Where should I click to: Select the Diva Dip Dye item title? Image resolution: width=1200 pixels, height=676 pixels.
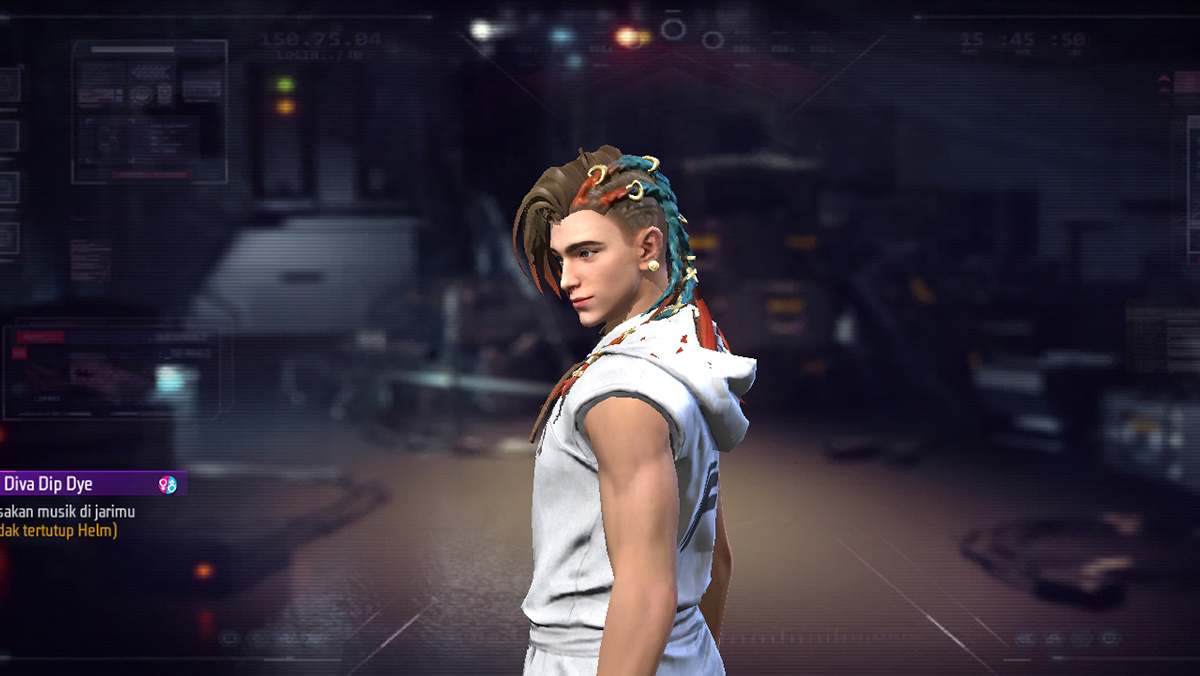click(x=48, y=484)
